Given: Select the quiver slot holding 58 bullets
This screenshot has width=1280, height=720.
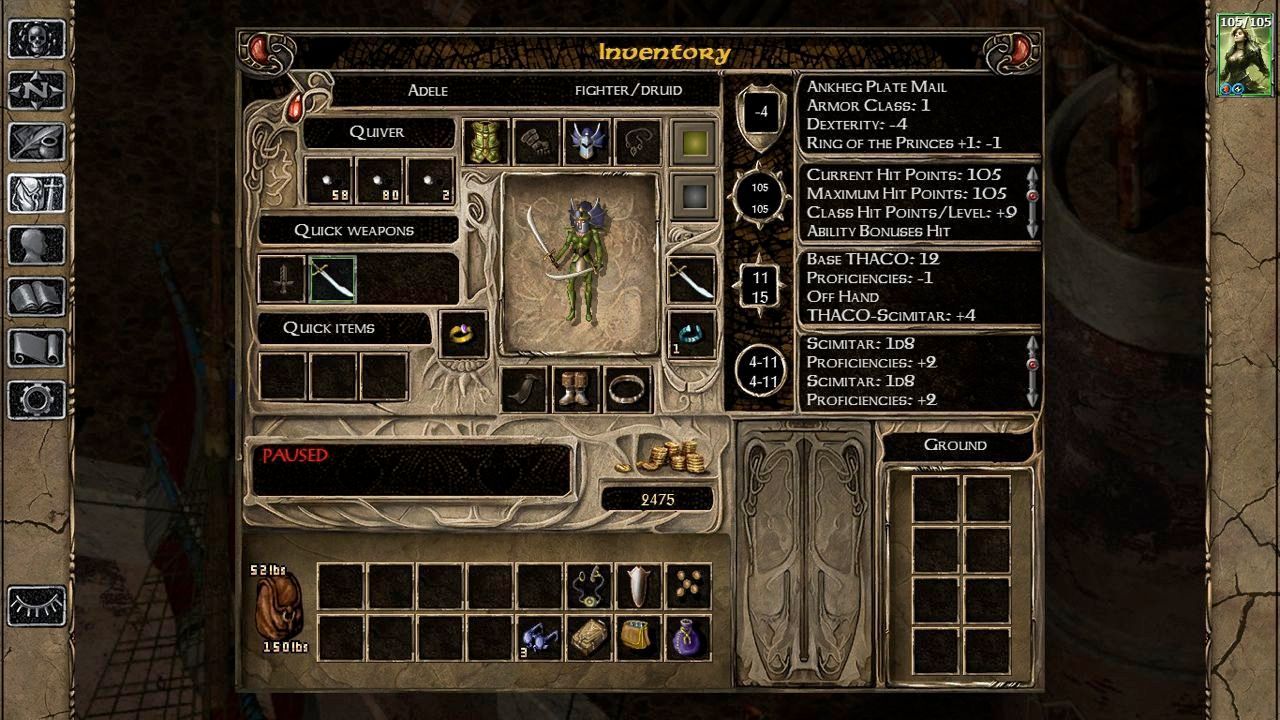Looking at the screenshot, I should [x=328, y=181].
